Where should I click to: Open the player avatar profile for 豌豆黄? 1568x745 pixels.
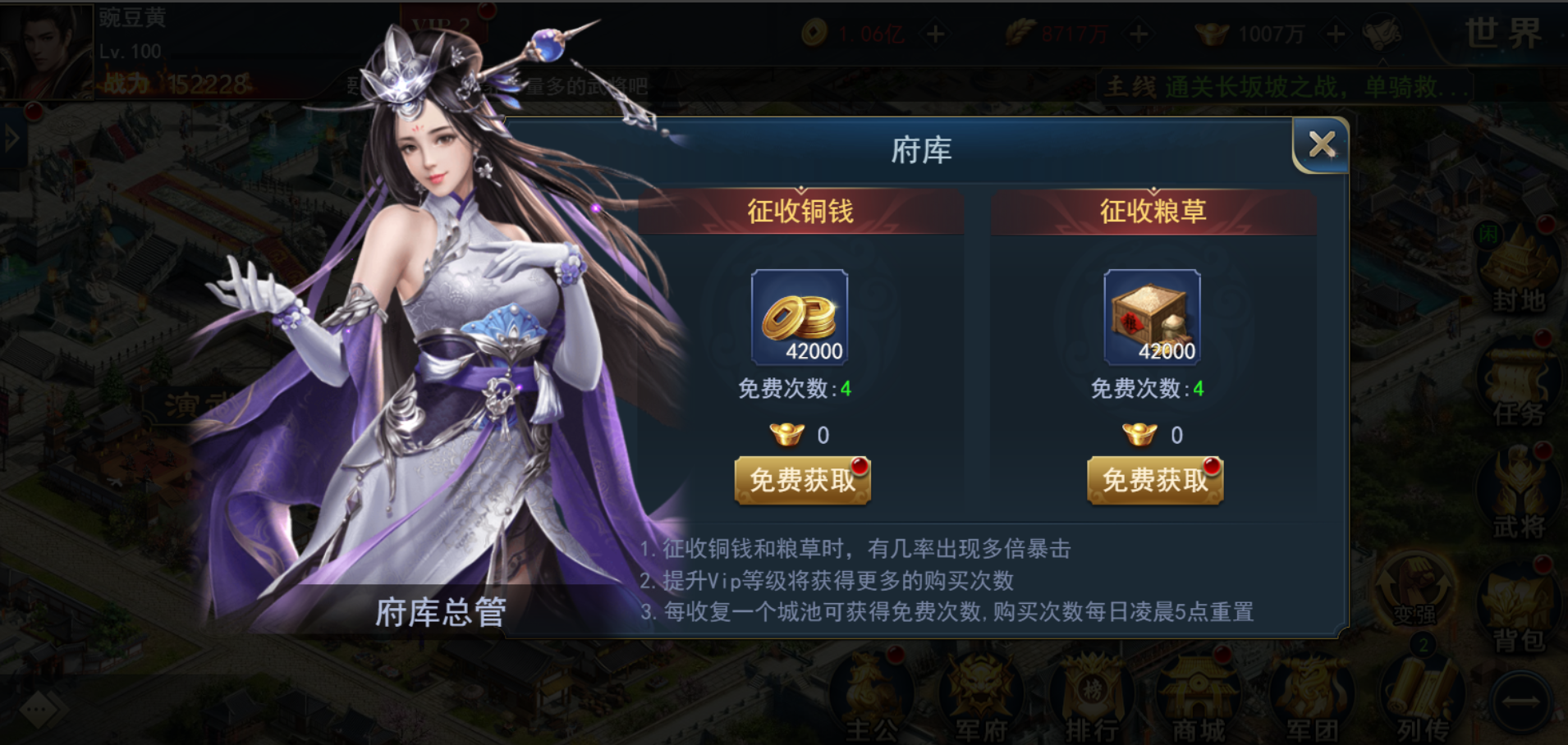tap(45, 51)
